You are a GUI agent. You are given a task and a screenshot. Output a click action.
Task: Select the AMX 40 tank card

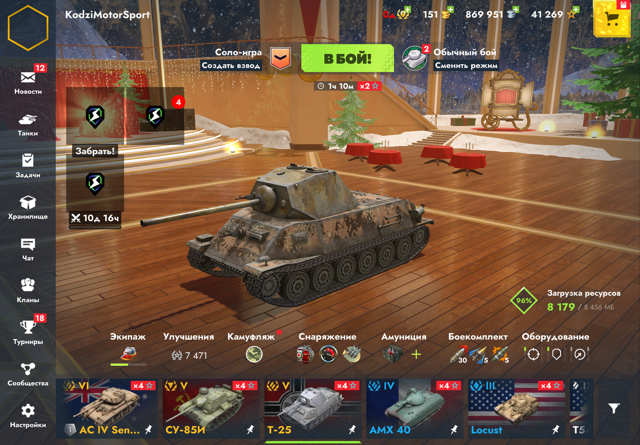click(x=413, y=408)
